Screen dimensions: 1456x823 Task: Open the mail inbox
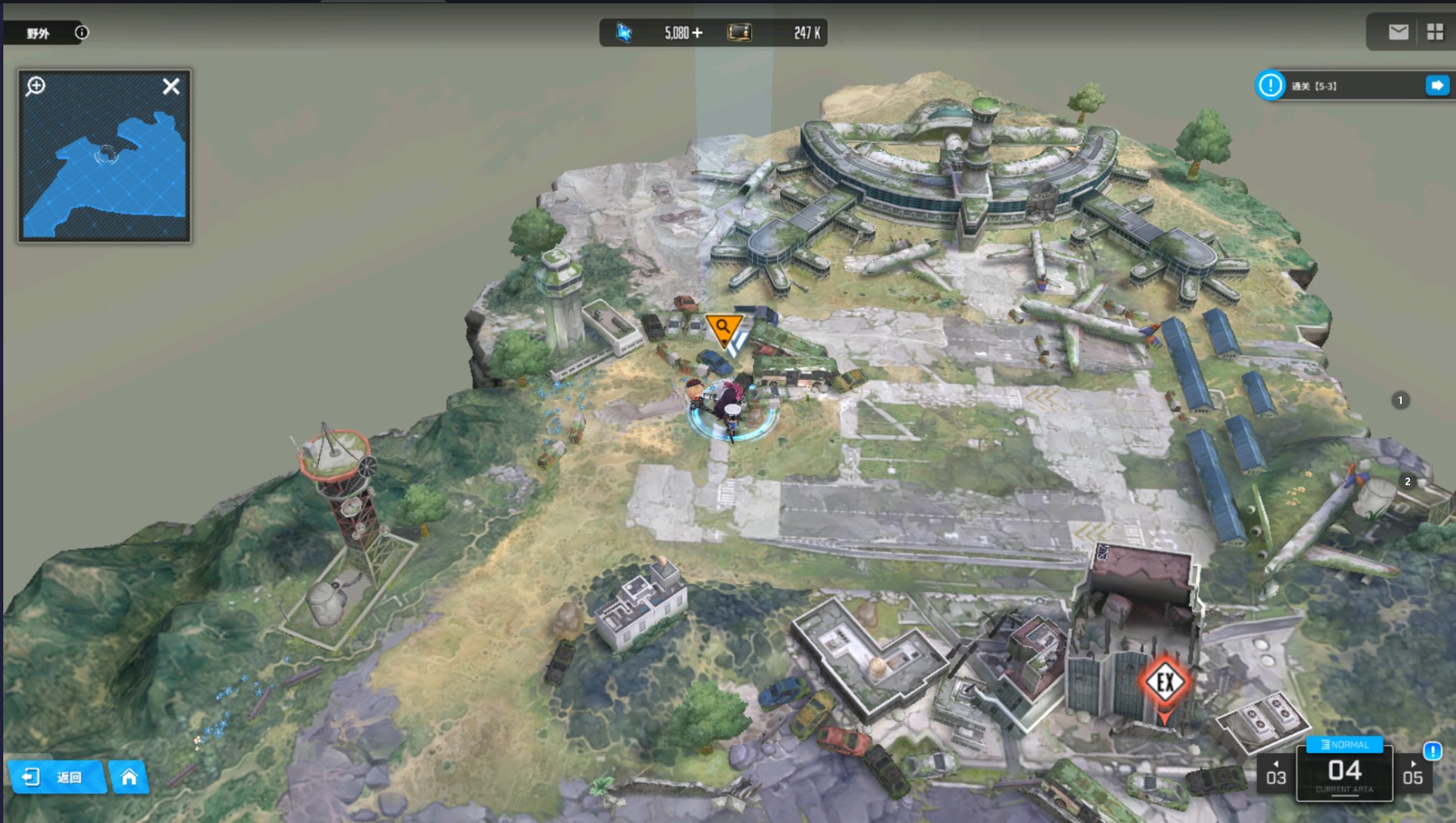[x=1398, y=32]
